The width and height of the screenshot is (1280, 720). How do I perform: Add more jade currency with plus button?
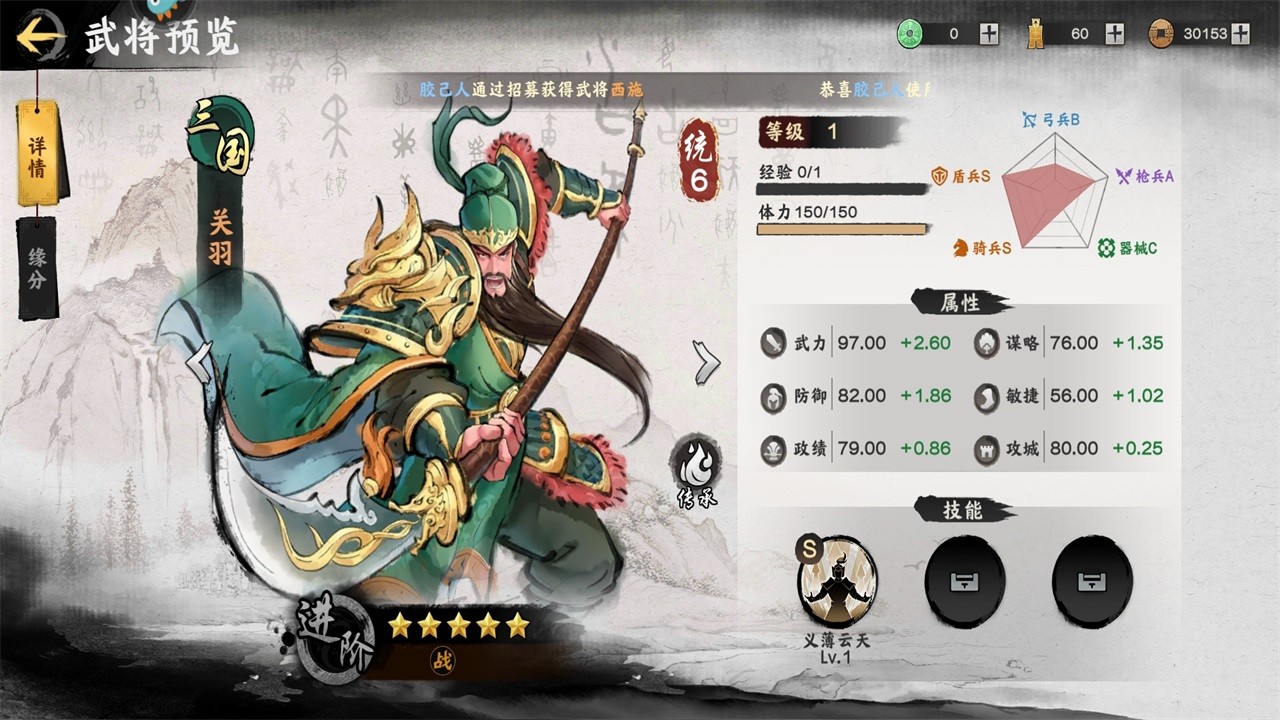click(989, 34)
